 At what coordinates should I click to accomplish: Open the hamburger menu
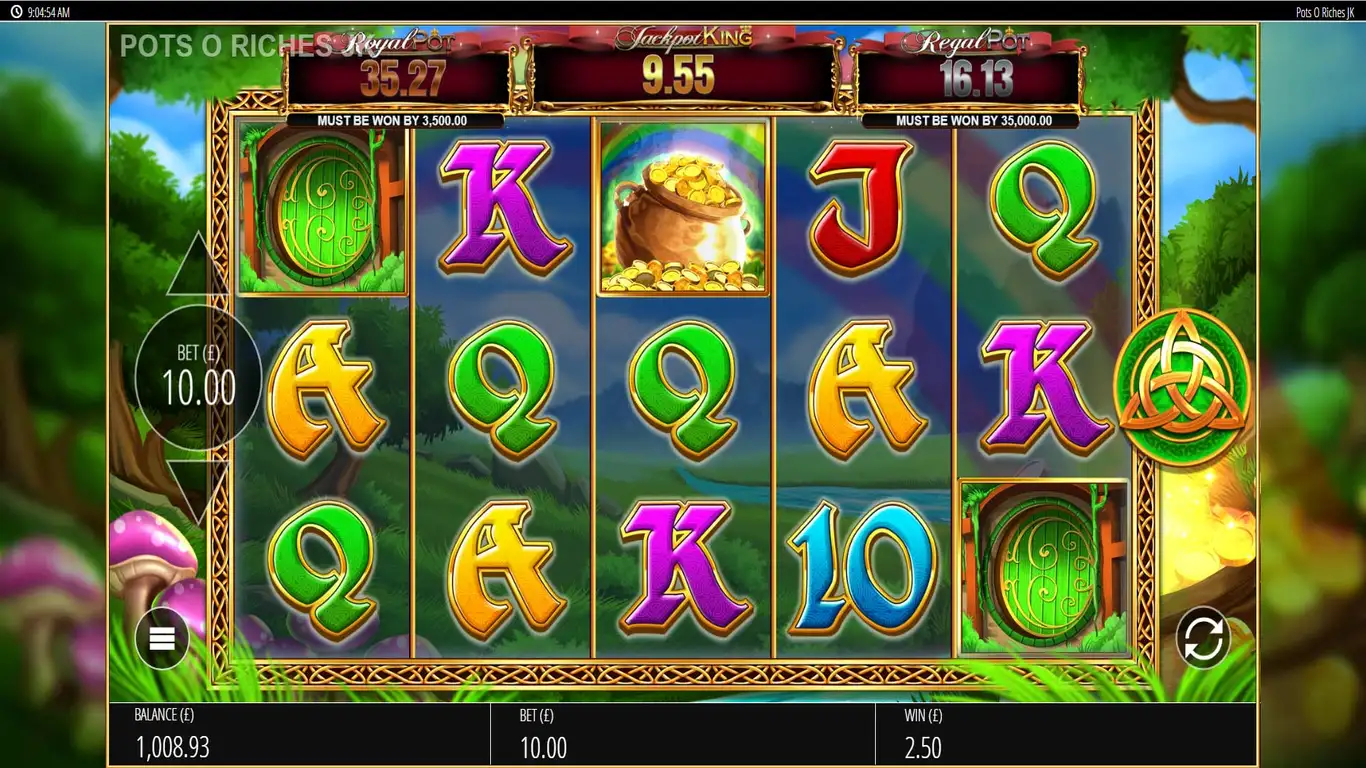162,638
